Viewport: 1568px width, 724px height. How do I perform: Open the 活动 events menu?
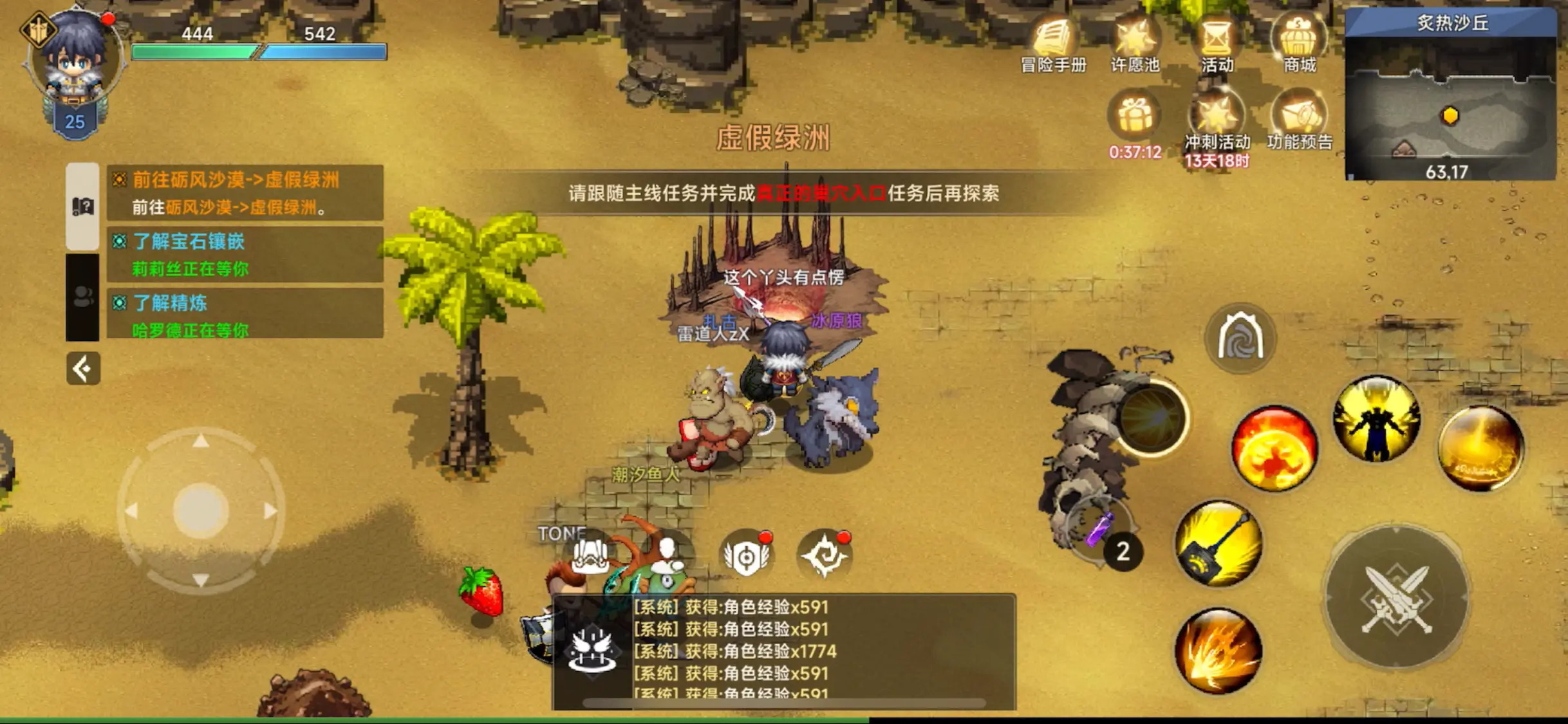coord(1217,45)
